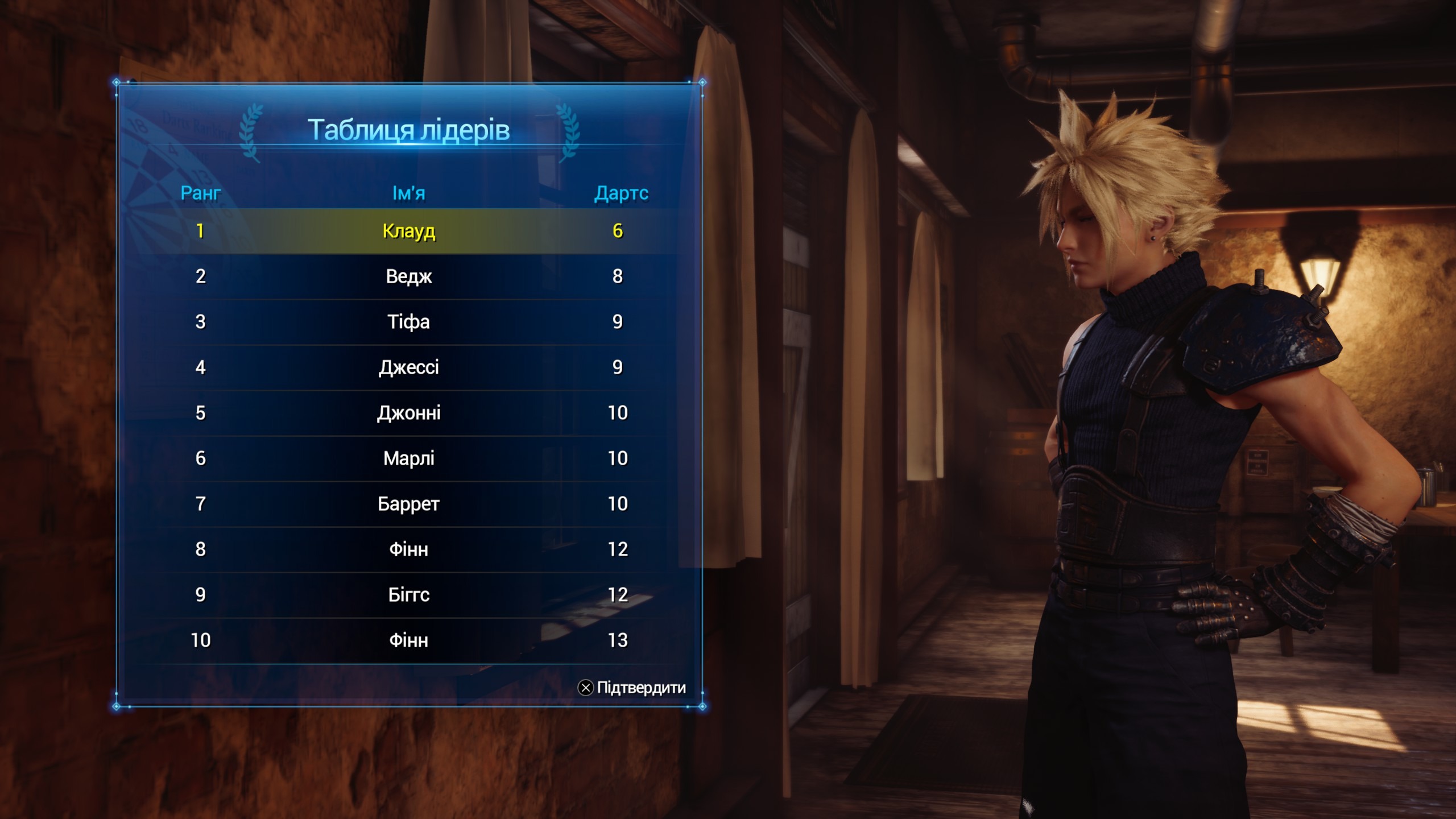Click the Біггс leaderboard row
Viewport: 1456px width, 819px height.
(x=408, y=595)
